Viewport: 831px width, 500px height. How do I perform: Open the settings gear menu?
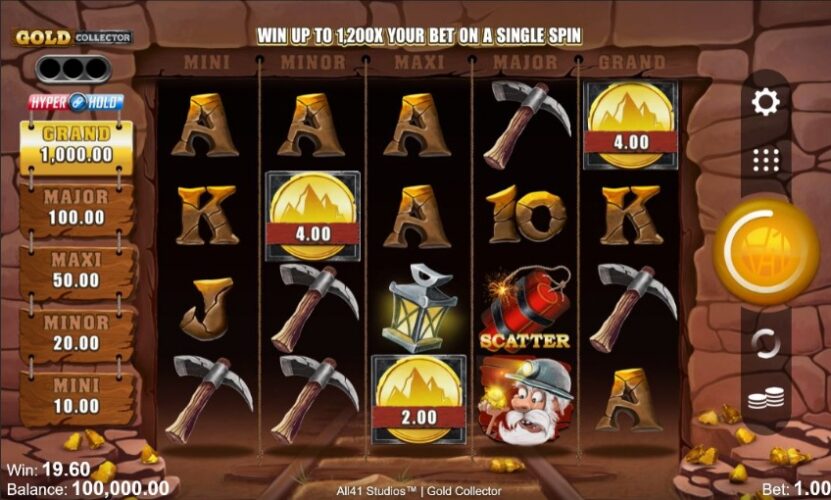[766, 101]
